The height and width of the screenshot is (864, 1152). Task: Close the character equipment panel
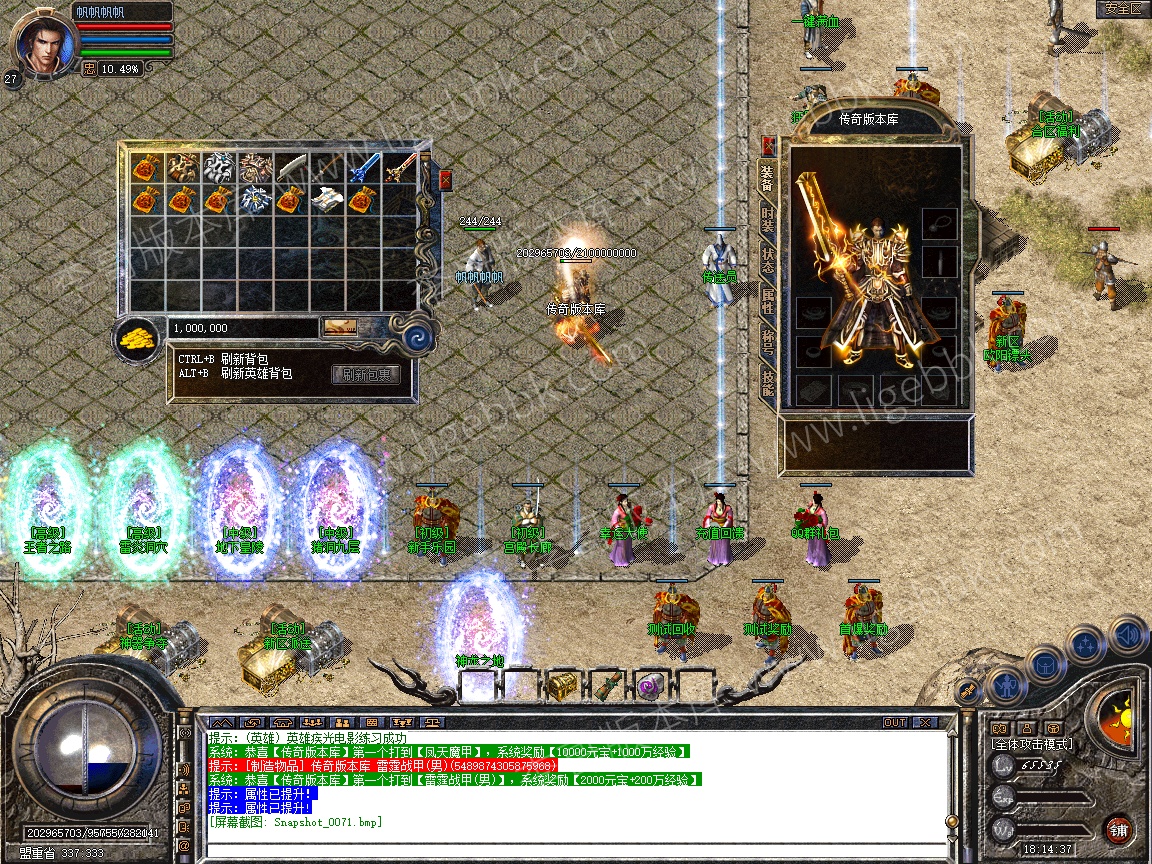pyautogui.click(x=768, y=145)
